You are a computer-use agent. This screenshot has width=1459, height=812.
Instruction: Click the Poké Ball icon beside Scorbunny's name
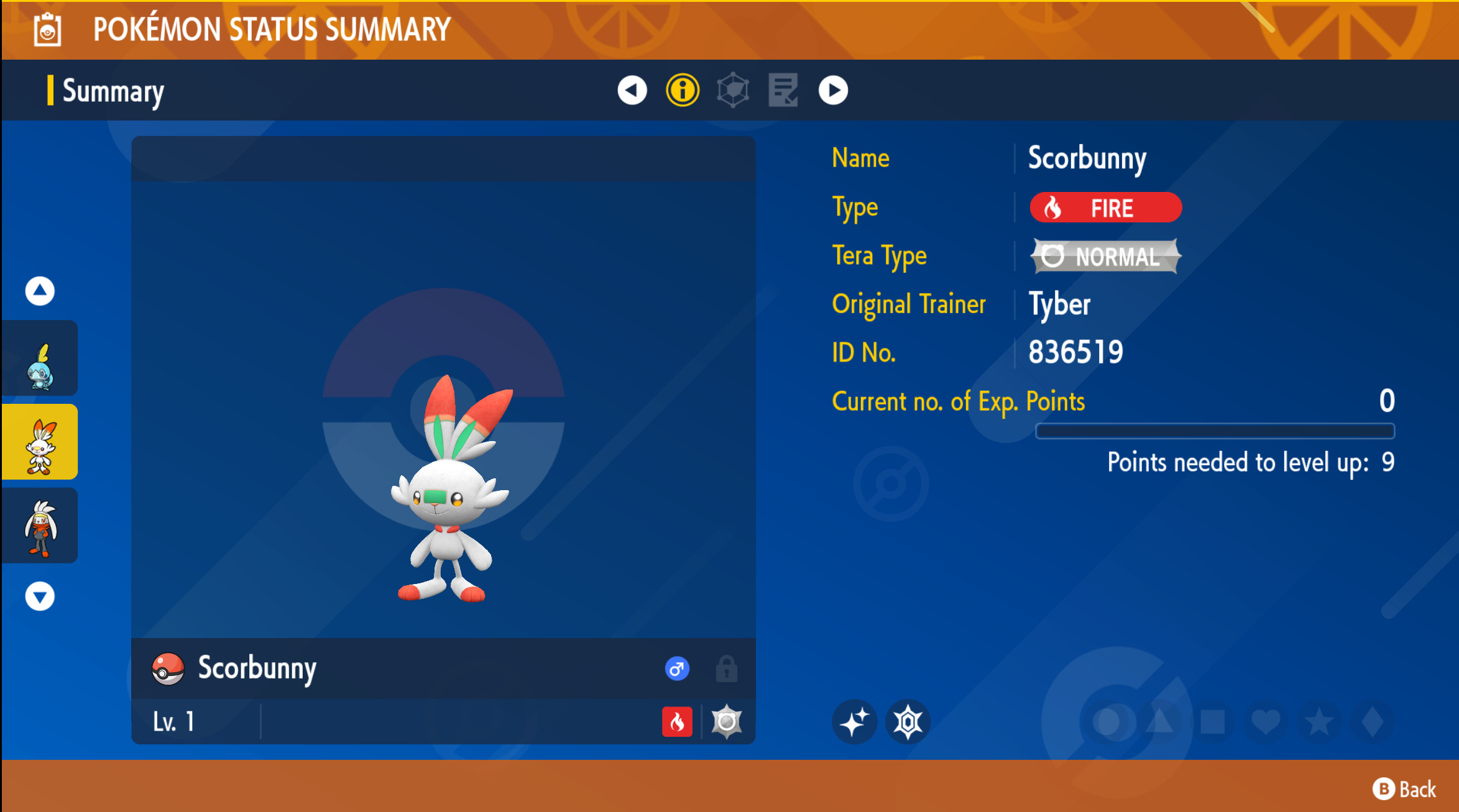pyautogui.click(x=168, y=669)
